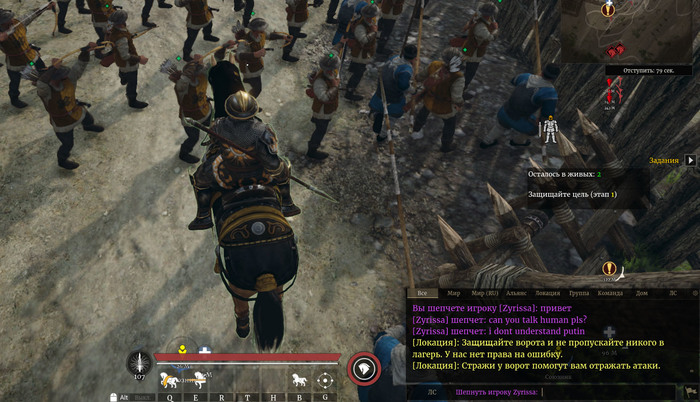
Task: Click the round horse head mount button
Action: [364, 370]
